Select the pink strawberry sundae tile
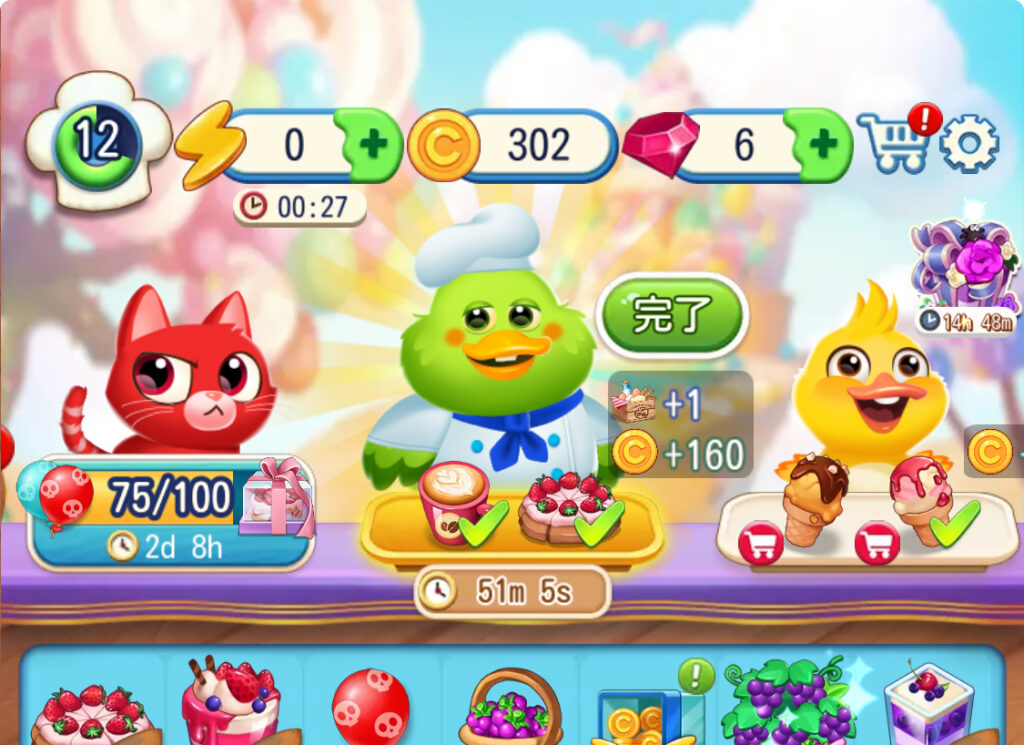The image size is (1024, 745). click(x=230, y=702)
